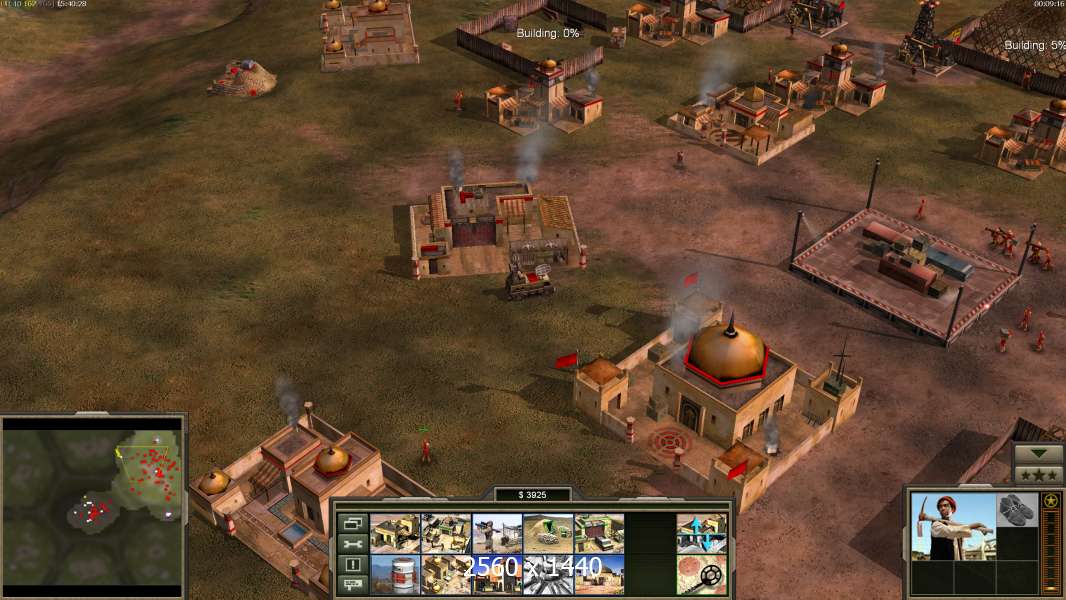Select the Black Market build icon
This screenshot has height=600, width=1066.
(497, 574)
